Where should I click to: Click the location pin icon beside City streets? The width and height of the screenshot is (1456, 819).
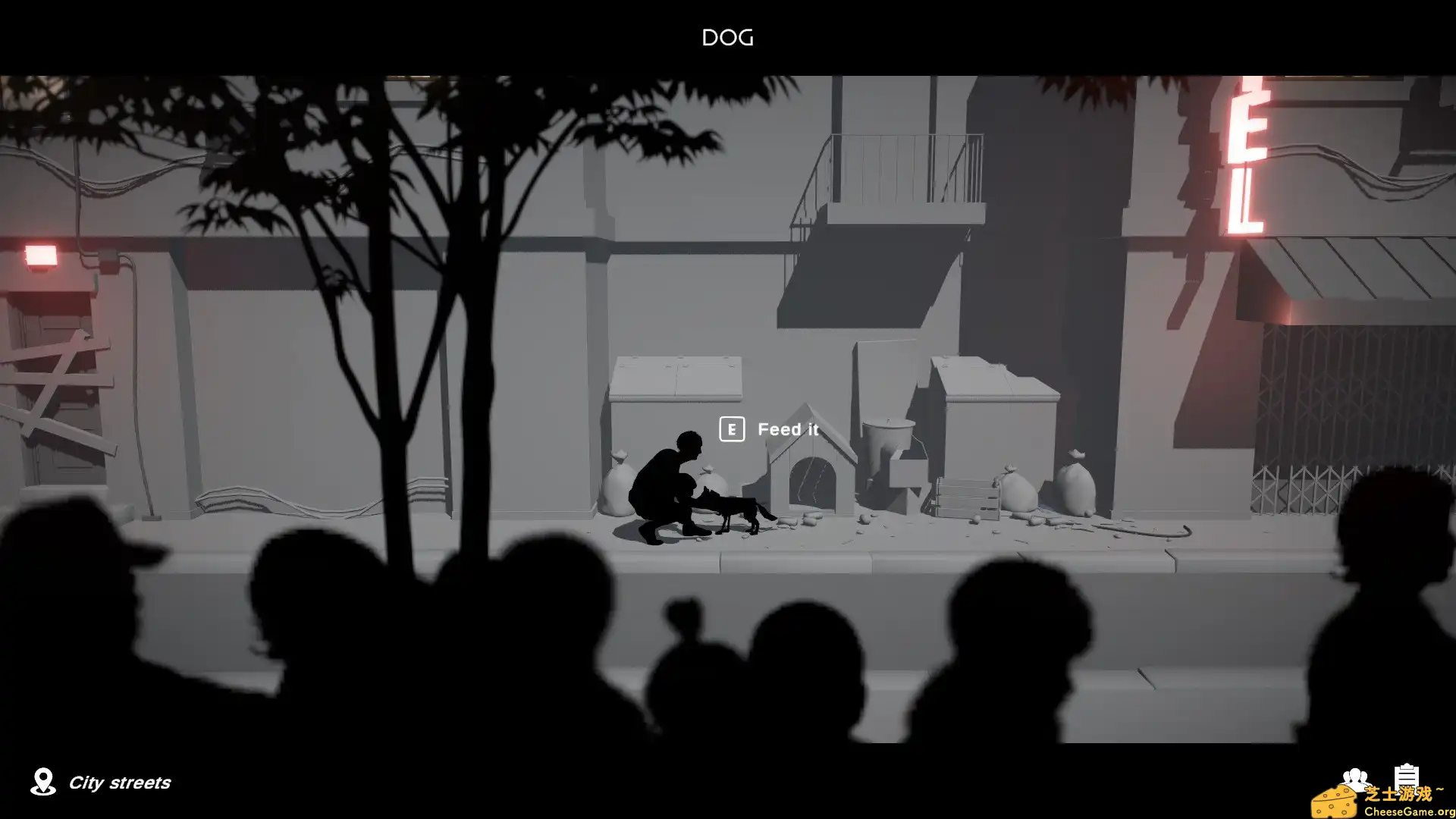(43, 782)
